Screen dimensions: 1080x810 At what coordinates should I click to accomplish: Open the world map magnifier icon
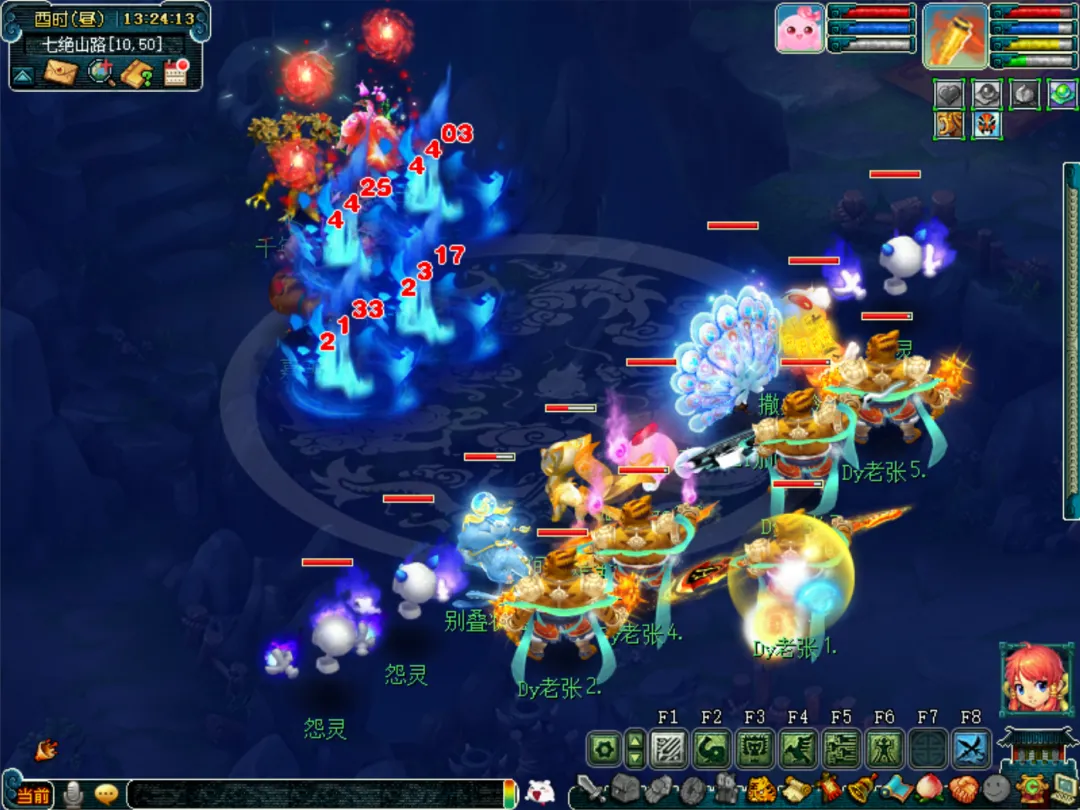point(100,72)
